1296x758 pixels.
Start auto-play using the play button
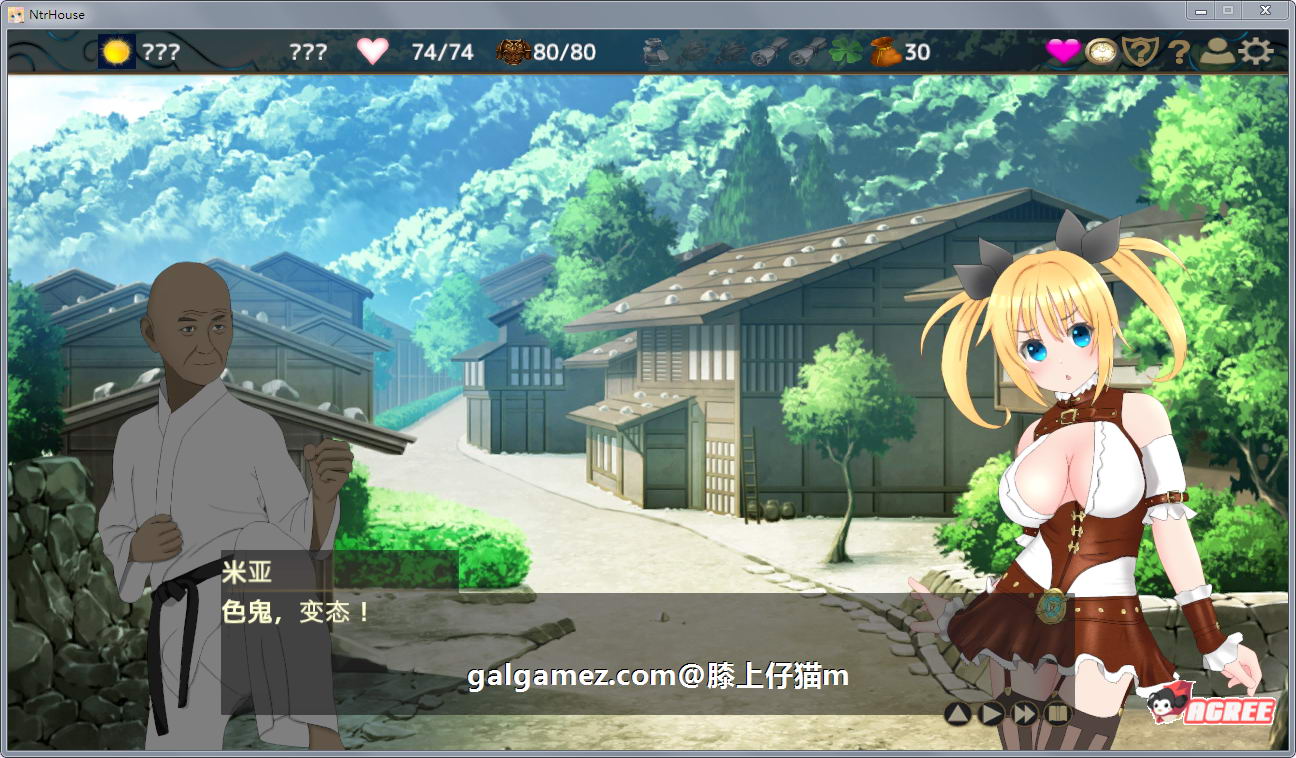[991, 712]
